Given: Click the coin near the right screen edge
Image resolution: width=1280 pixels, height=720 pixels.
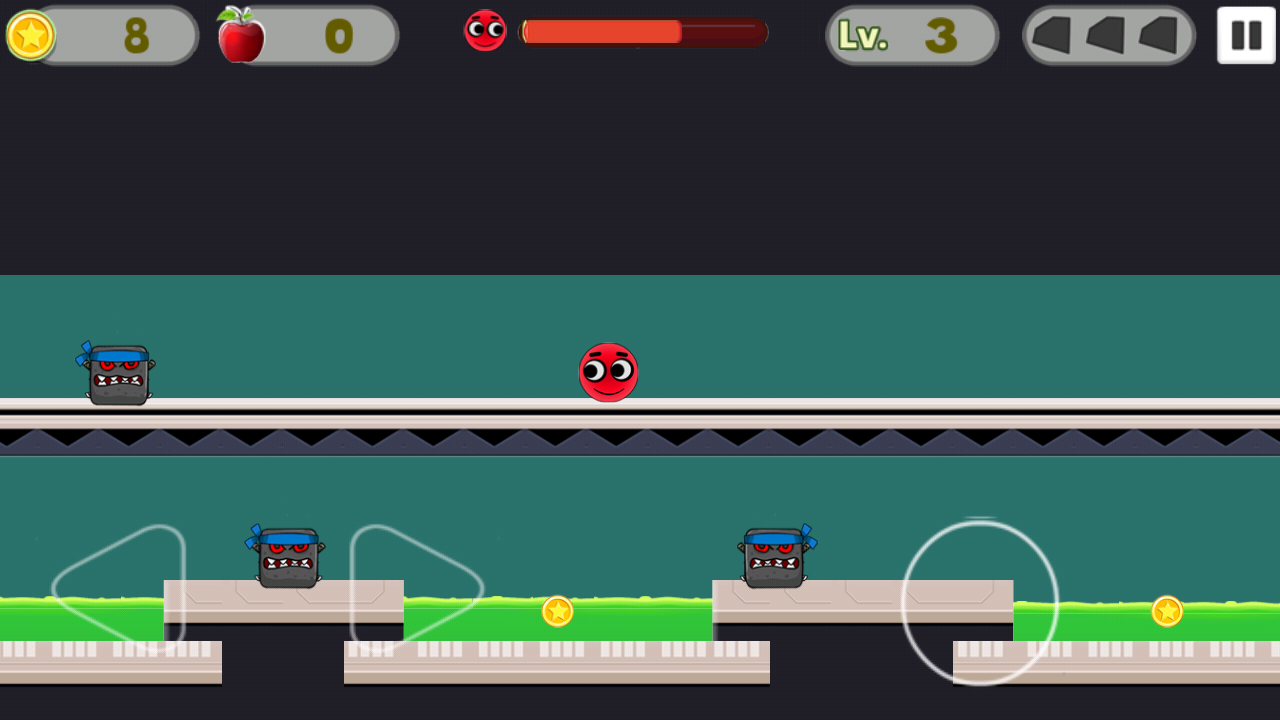Looking at the screenshot, I should 1166,611.
